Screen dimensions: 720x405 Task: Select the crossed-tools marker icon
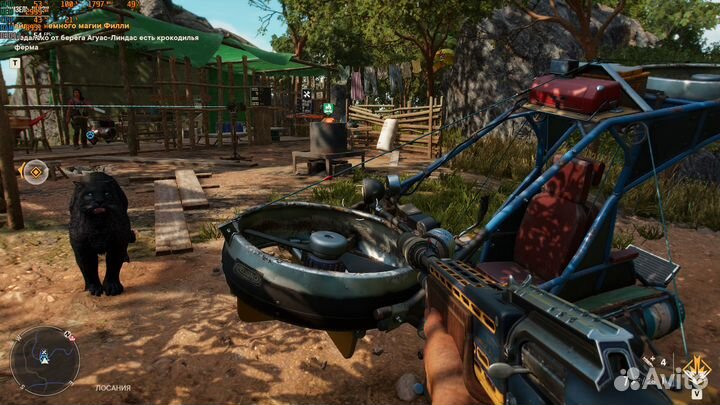306,95
